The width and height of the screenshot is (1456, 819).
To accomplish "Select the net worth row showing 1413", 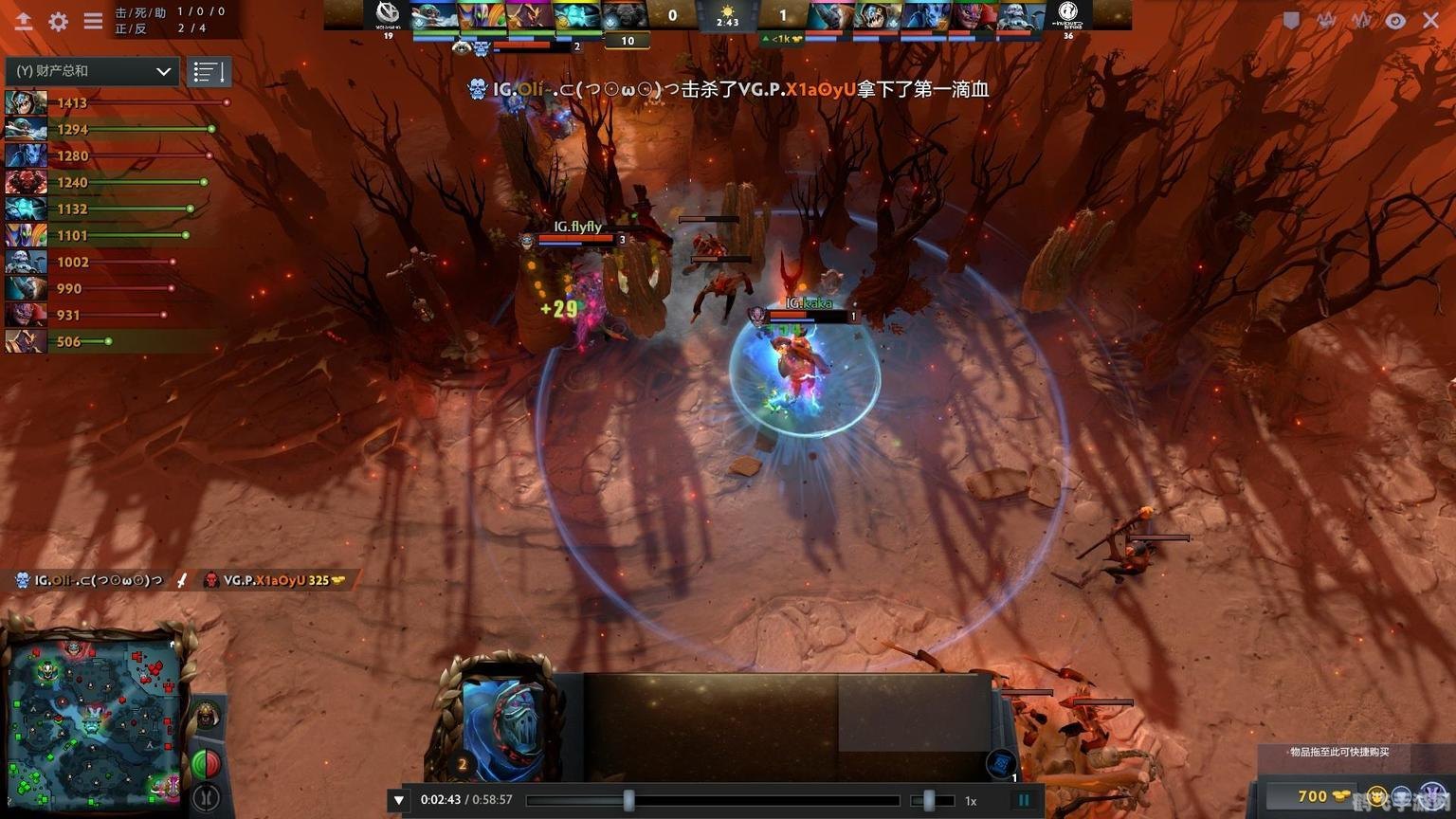I will (x=114, y=102).
